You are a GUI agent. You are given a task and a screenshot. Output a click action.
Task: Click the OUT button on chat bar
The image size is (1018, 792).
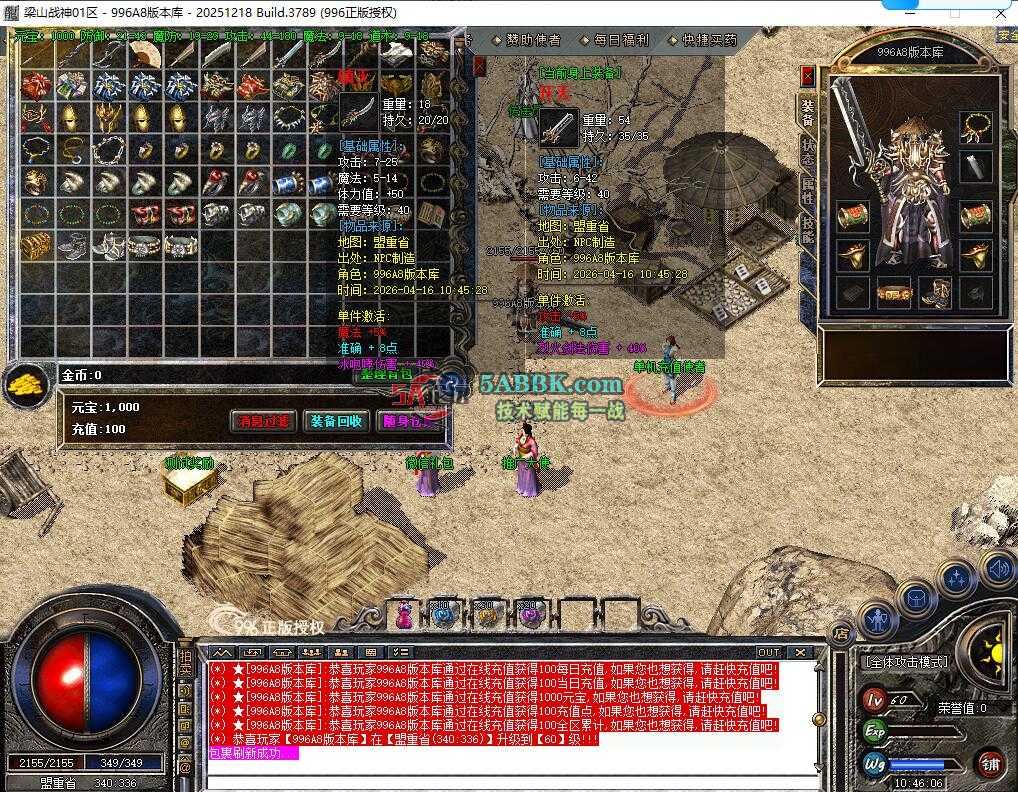768,652
